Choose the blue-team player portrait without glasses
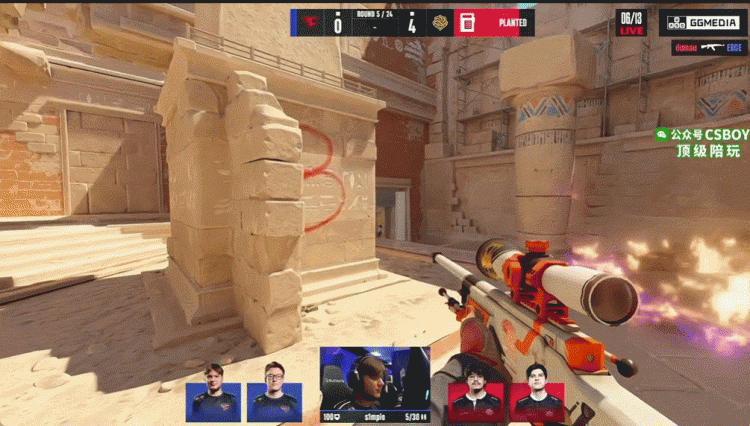Viewport: 750px width, 426px height. click(x=213, y=391)
